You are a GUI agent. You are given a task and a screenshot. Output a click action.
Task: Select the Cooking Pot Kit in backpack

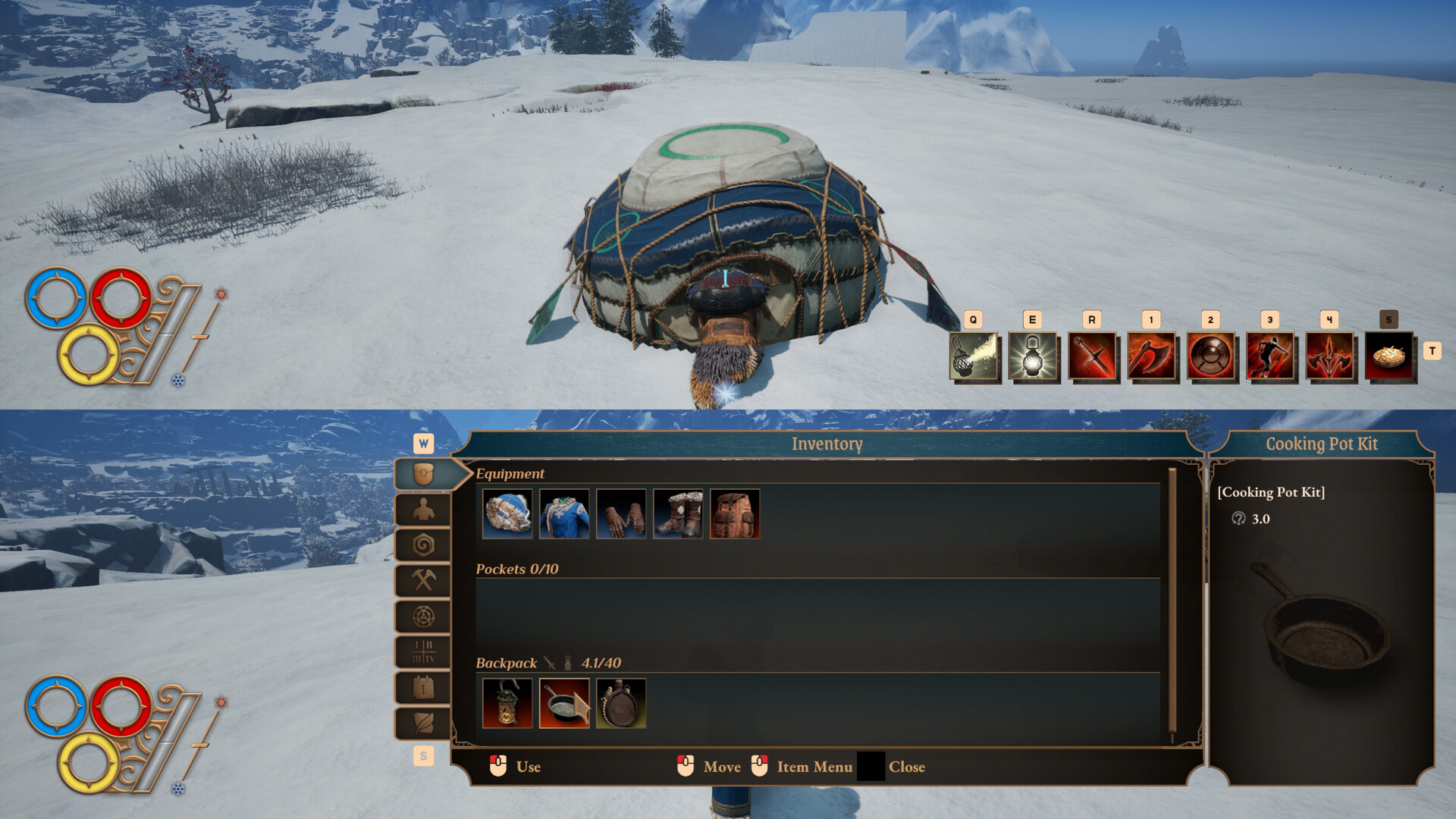[x=564, y=704]
